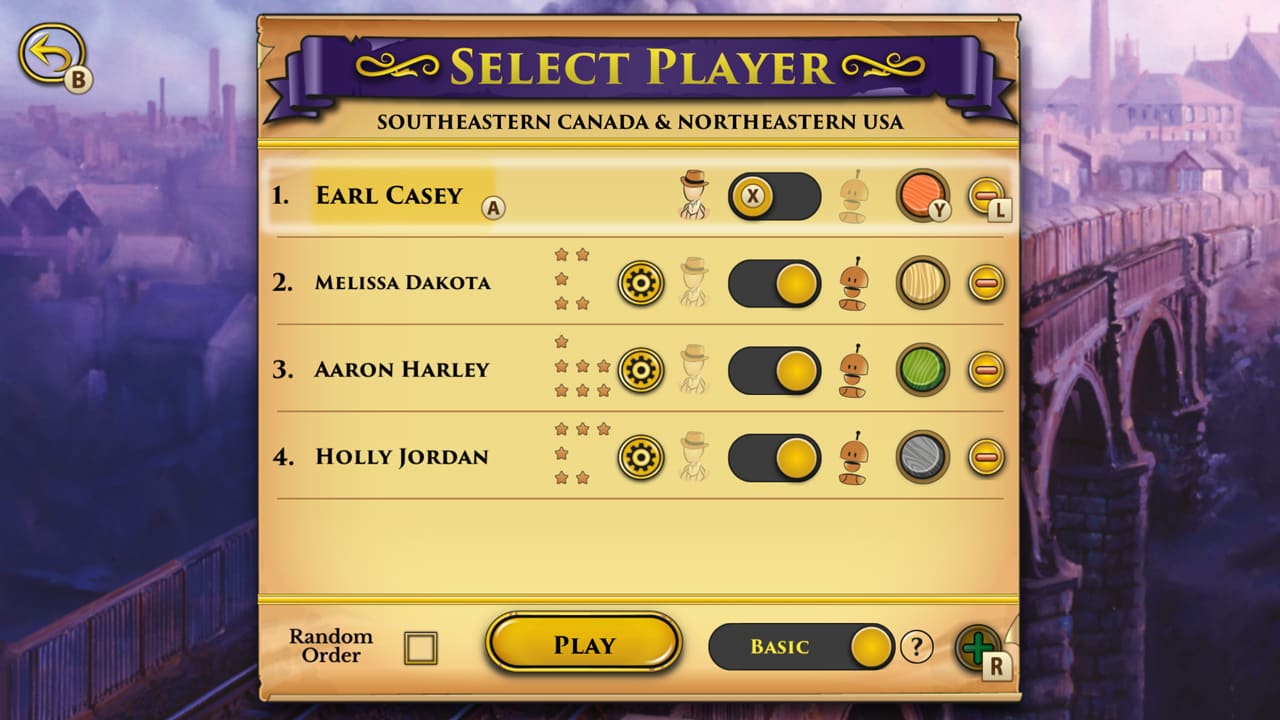
Task: Select Earl Casey's orange color token
Action: [x=922, y=196]
